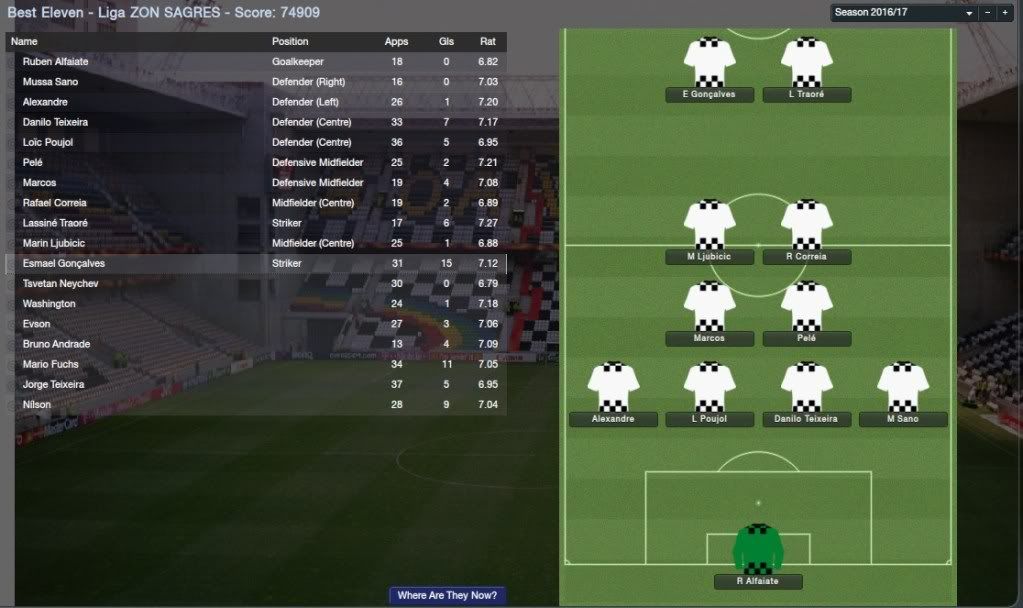Open the Season 2016/17 dropdown
Screen dimensions: 1023x608
coord(903,14)
